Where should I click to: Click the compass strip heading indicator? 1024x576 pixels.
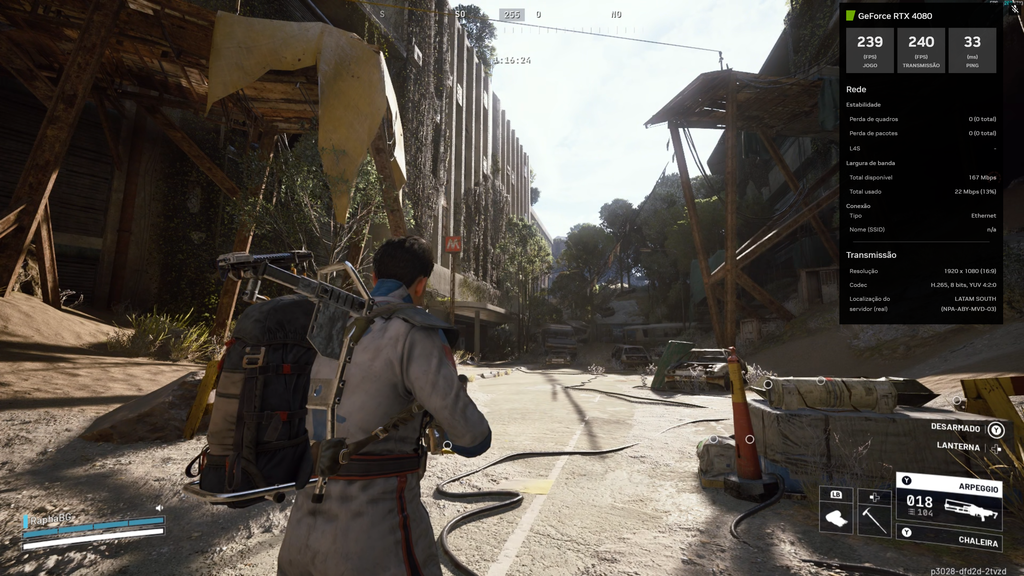512,15
